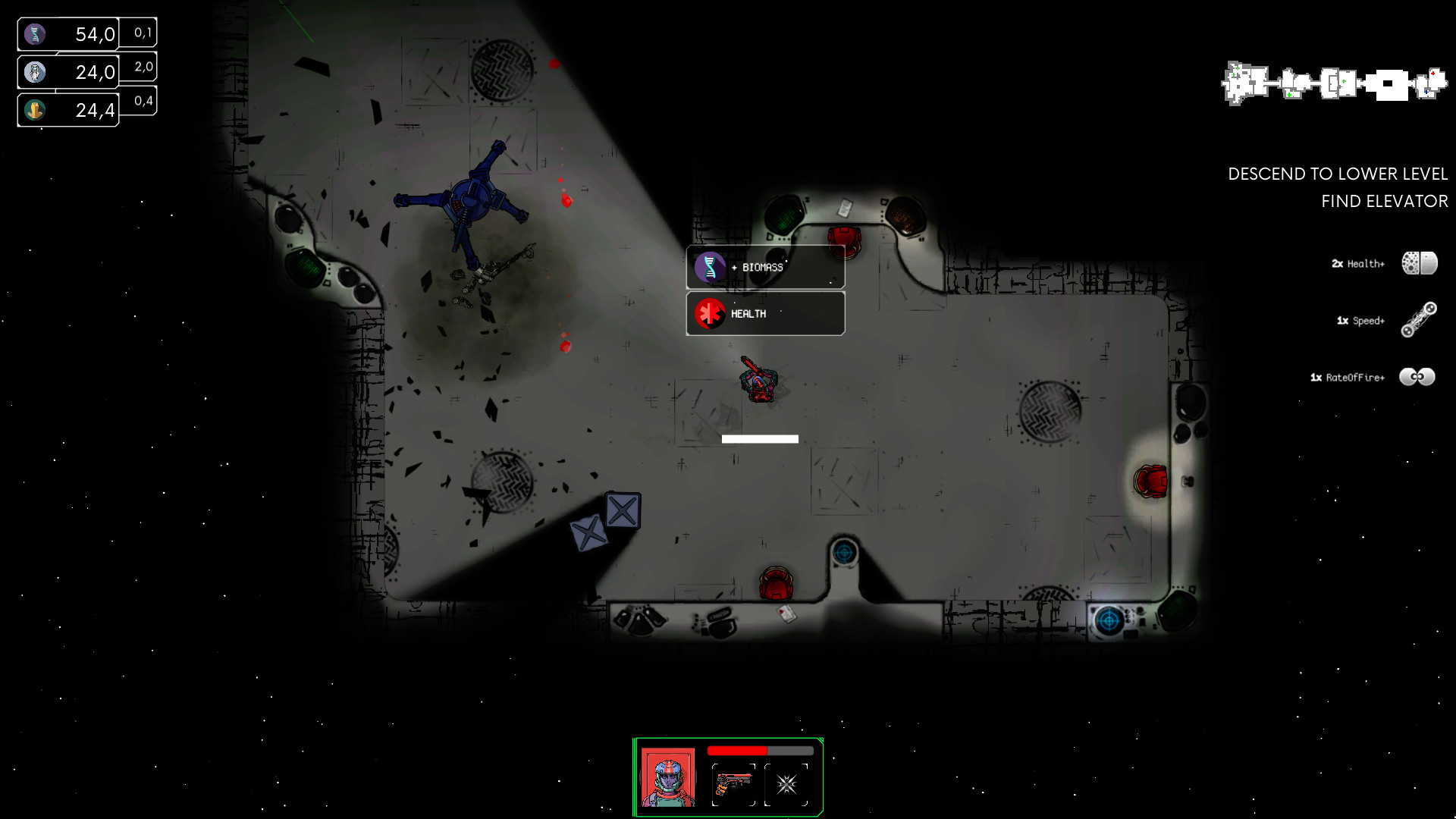Toggle the HEALTH pickup entry

coord(764,313)
